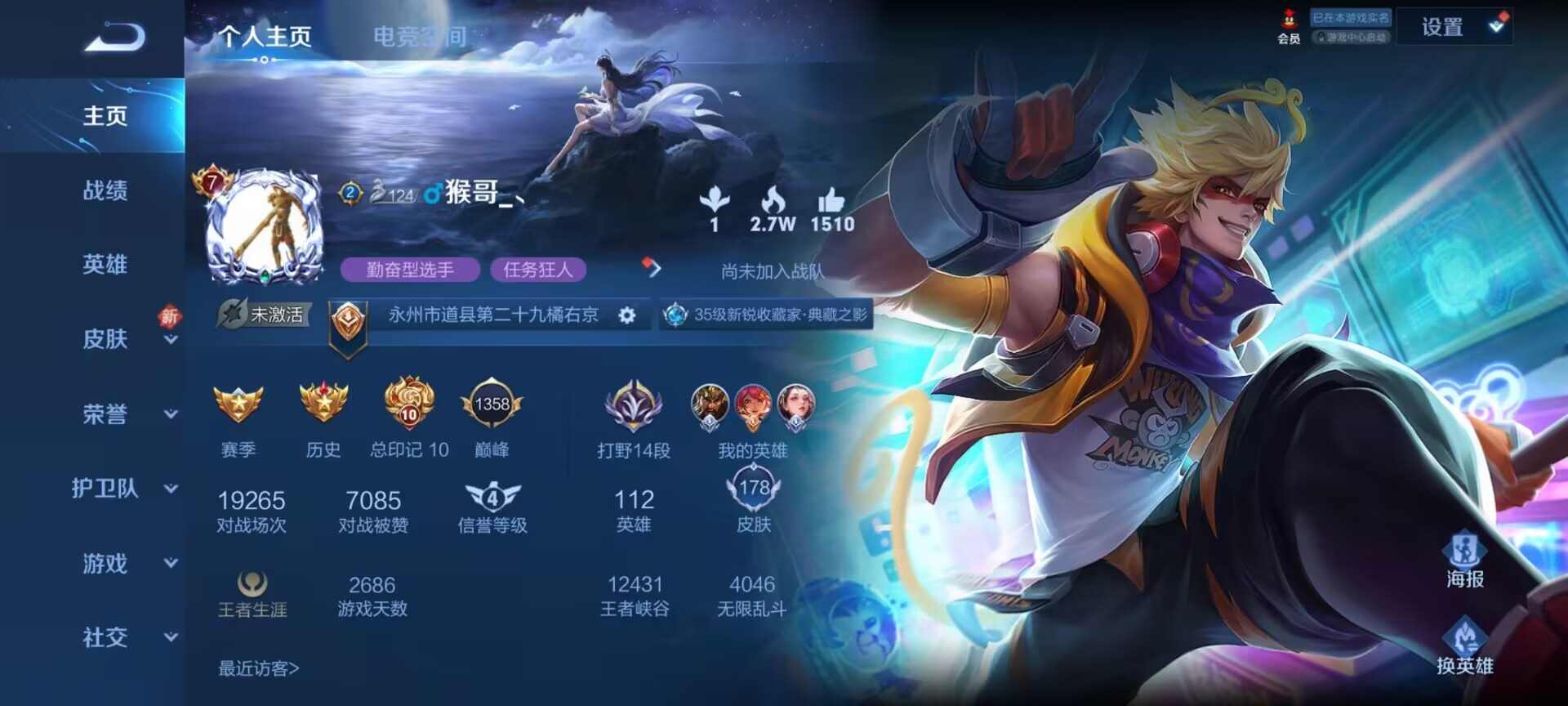Open the location title gear settings
The height and width of the screenshot is (706, 1568).
tap(626, 315)
